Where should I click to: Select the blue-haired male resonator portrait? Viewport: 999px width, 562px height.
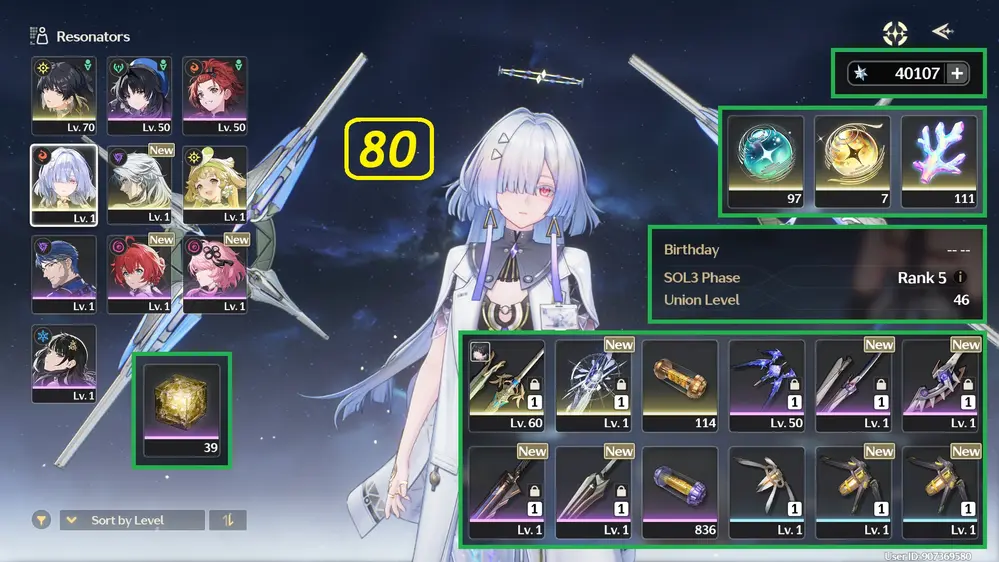[x=64, y=273]
